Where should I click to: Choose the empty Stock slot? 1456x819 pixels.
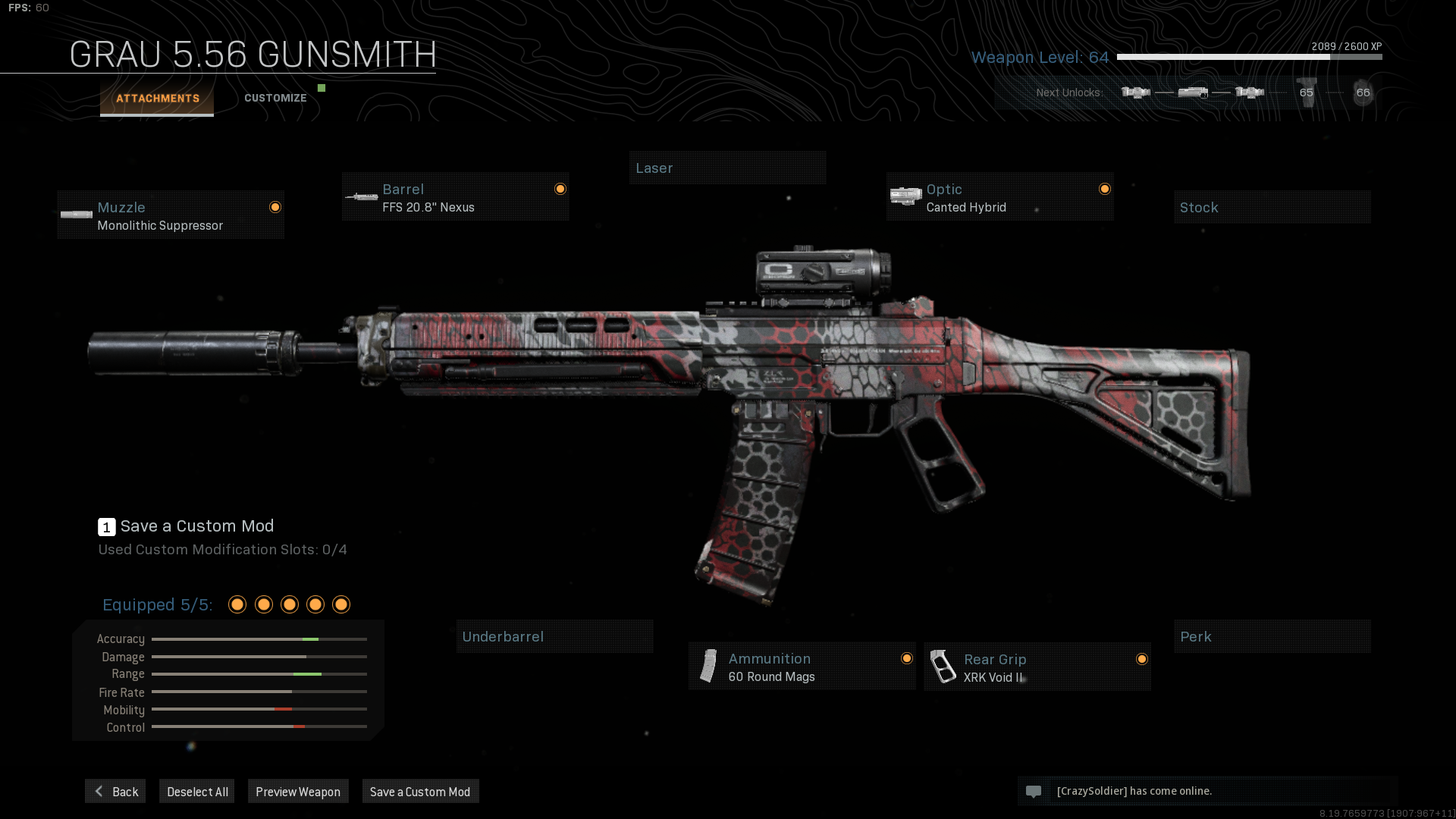click(x=1272, y=208)
